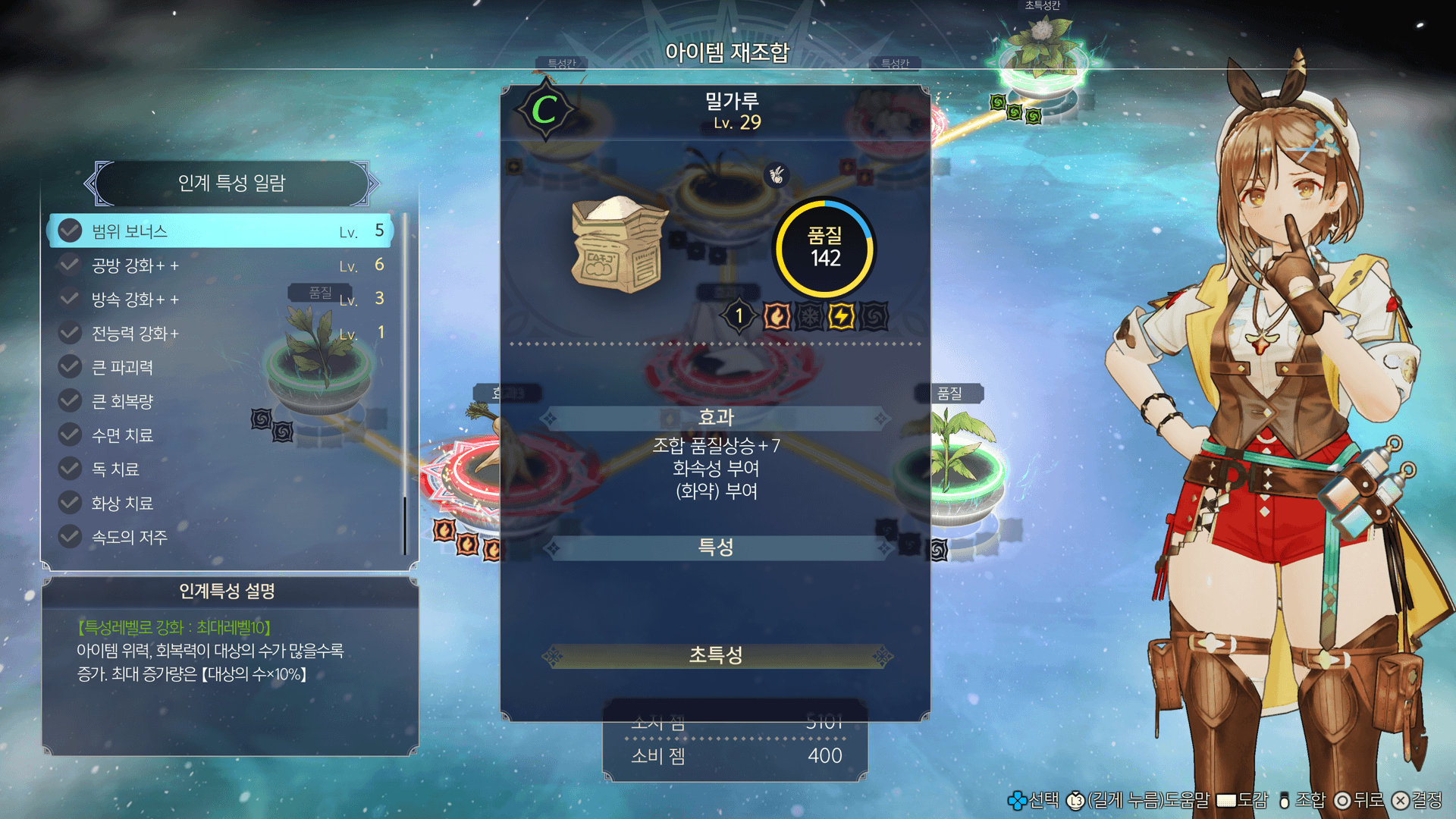The height and width of the screenshot is (819, 1456).
Task: Click the 품질 142 quality gauge
Action: pos(824,248)
